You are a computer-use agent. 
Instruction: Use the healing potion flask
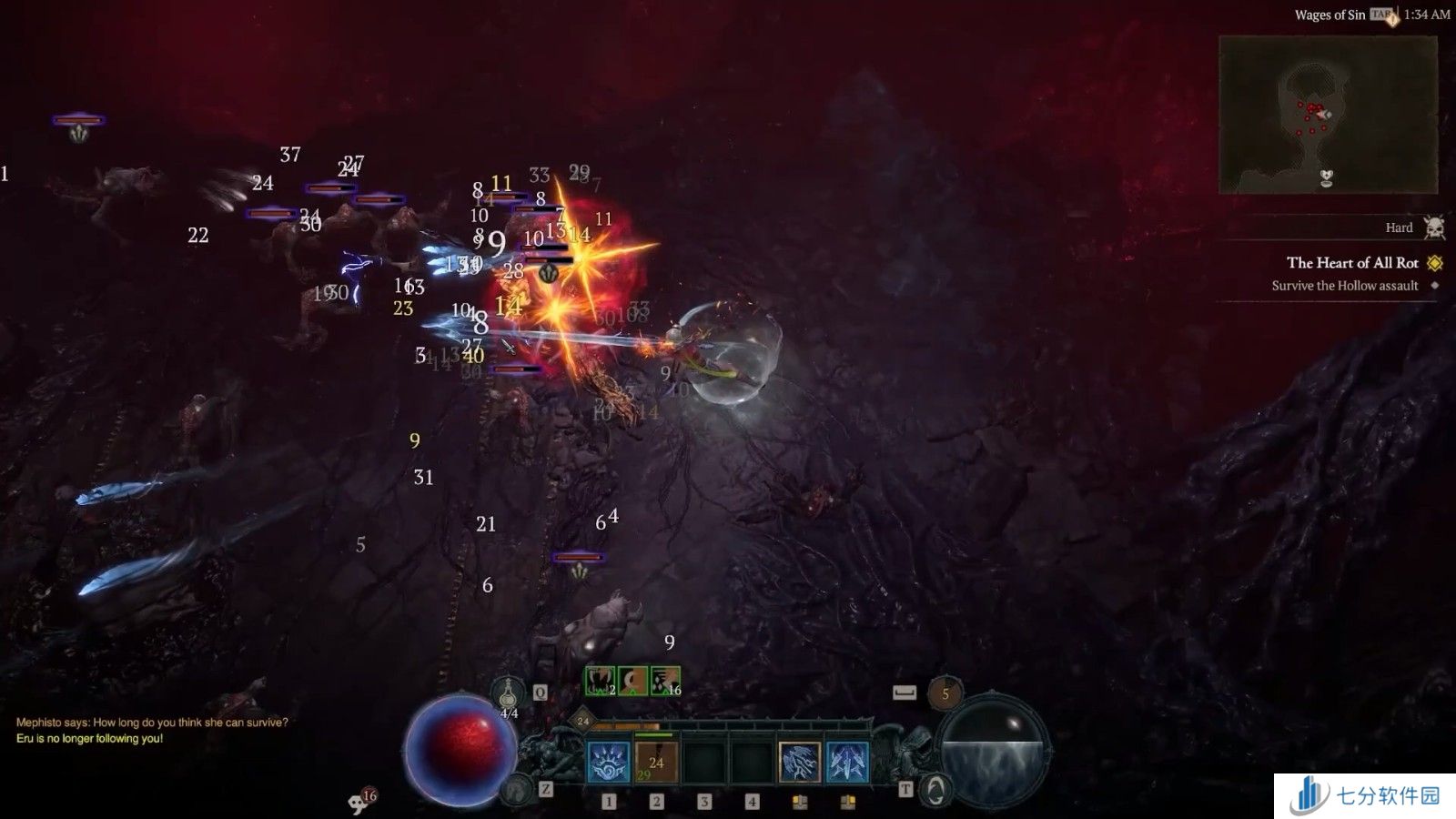coord(509,695)
